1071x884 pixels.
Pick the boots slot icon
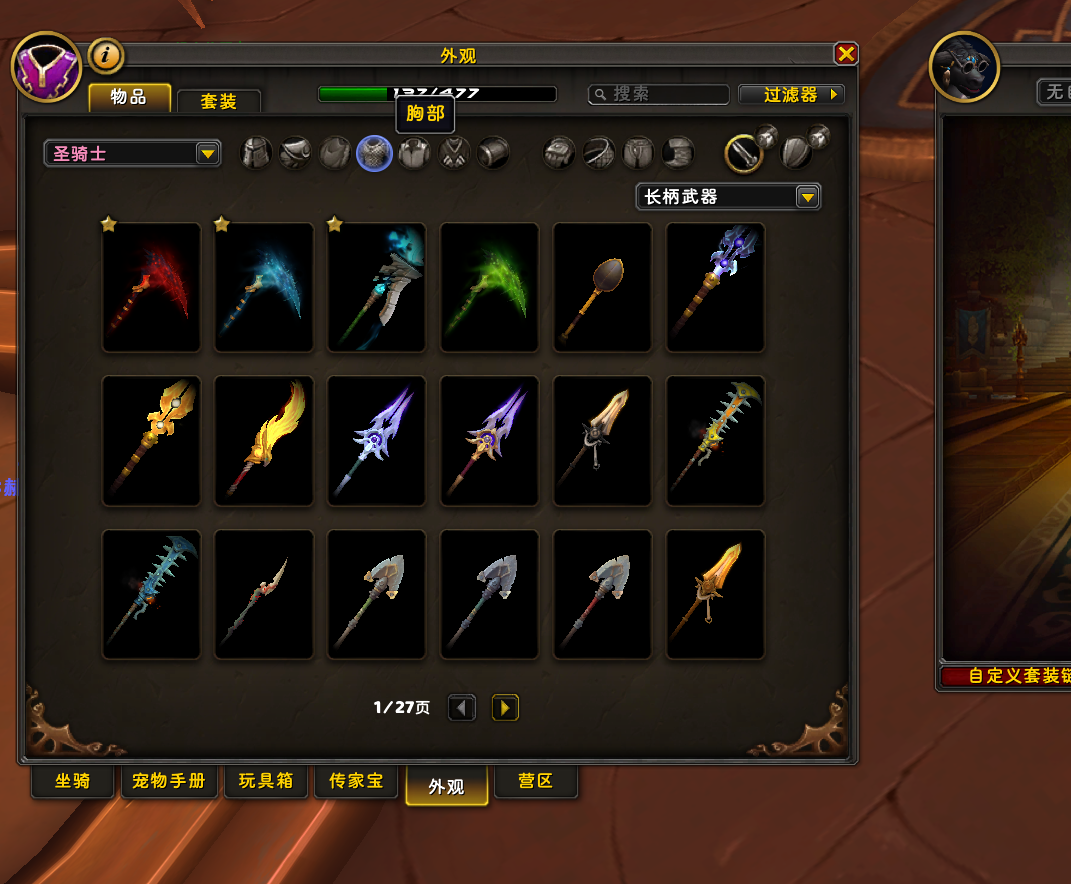679,153
